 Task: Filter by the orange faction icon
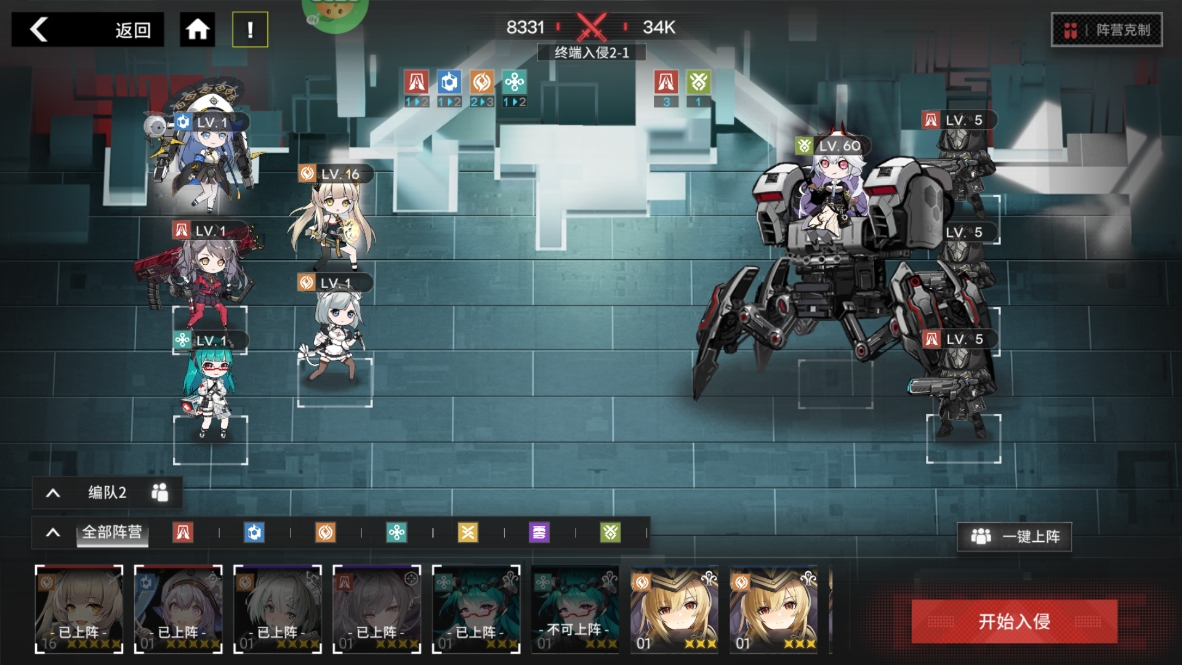click(x=326, y=533)
